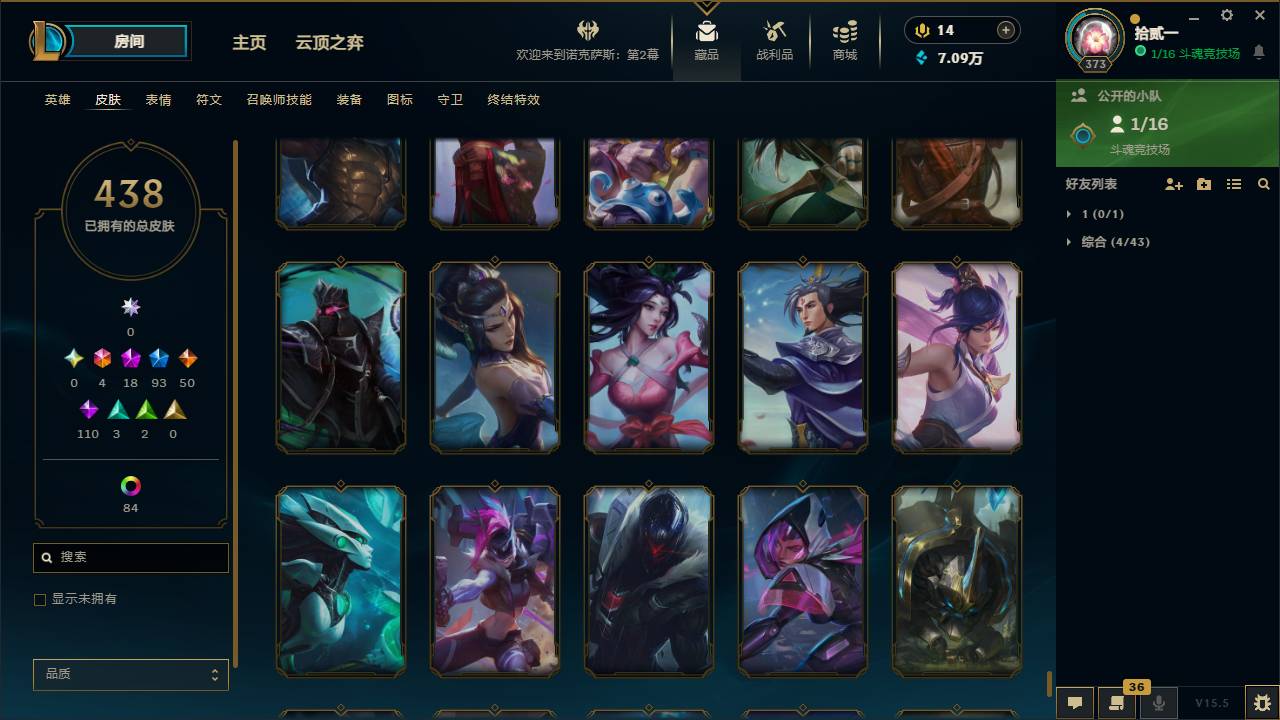This screenshot has height=720, width=1280.
Task: Enable the 显示未拥有 checkbox
Action: pyautogui.click(x=40, y=599)
